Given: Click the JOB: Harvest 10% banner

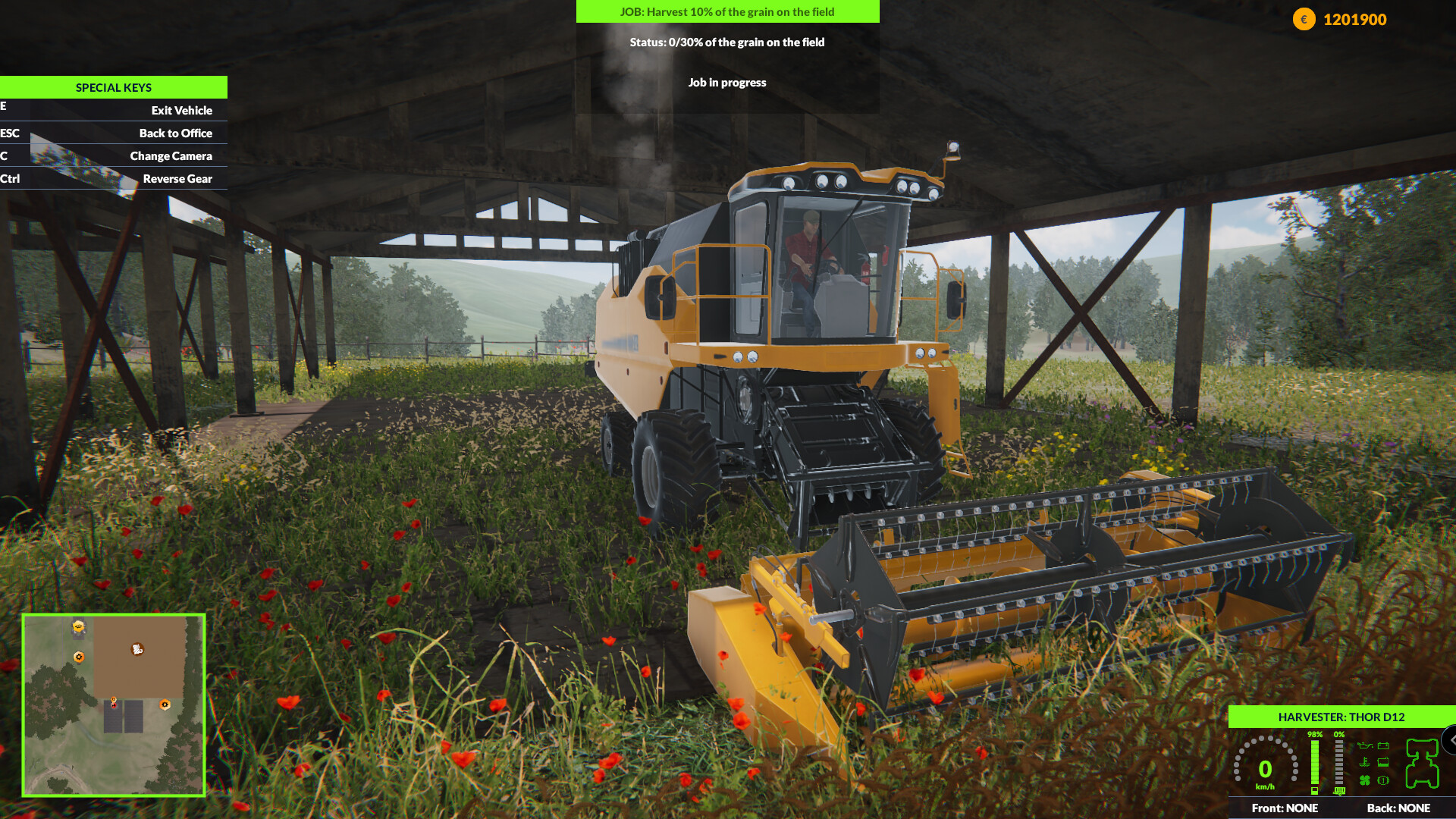Looking at the screenshot, I should tap(726, 11).
